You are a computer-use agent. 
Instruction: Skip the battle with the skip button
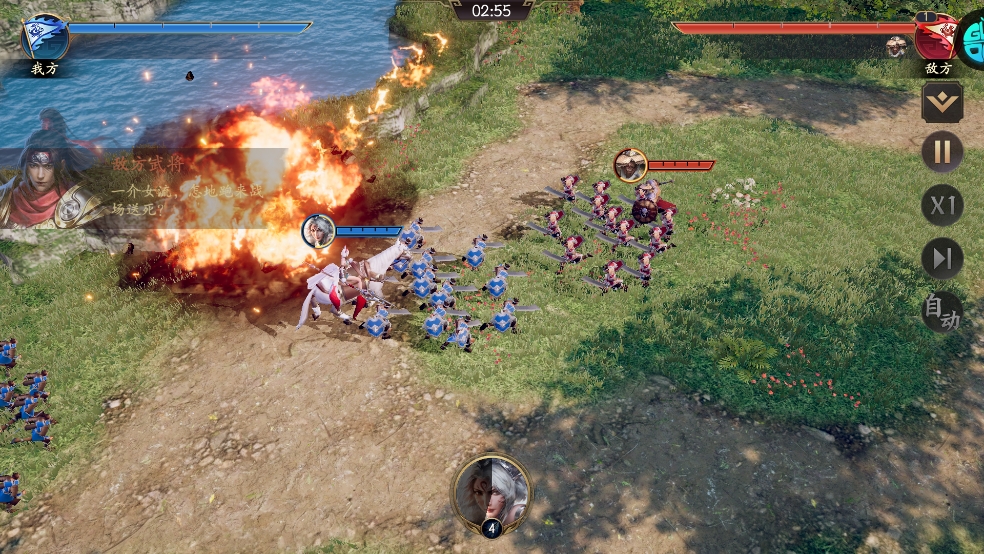[942, 259]
